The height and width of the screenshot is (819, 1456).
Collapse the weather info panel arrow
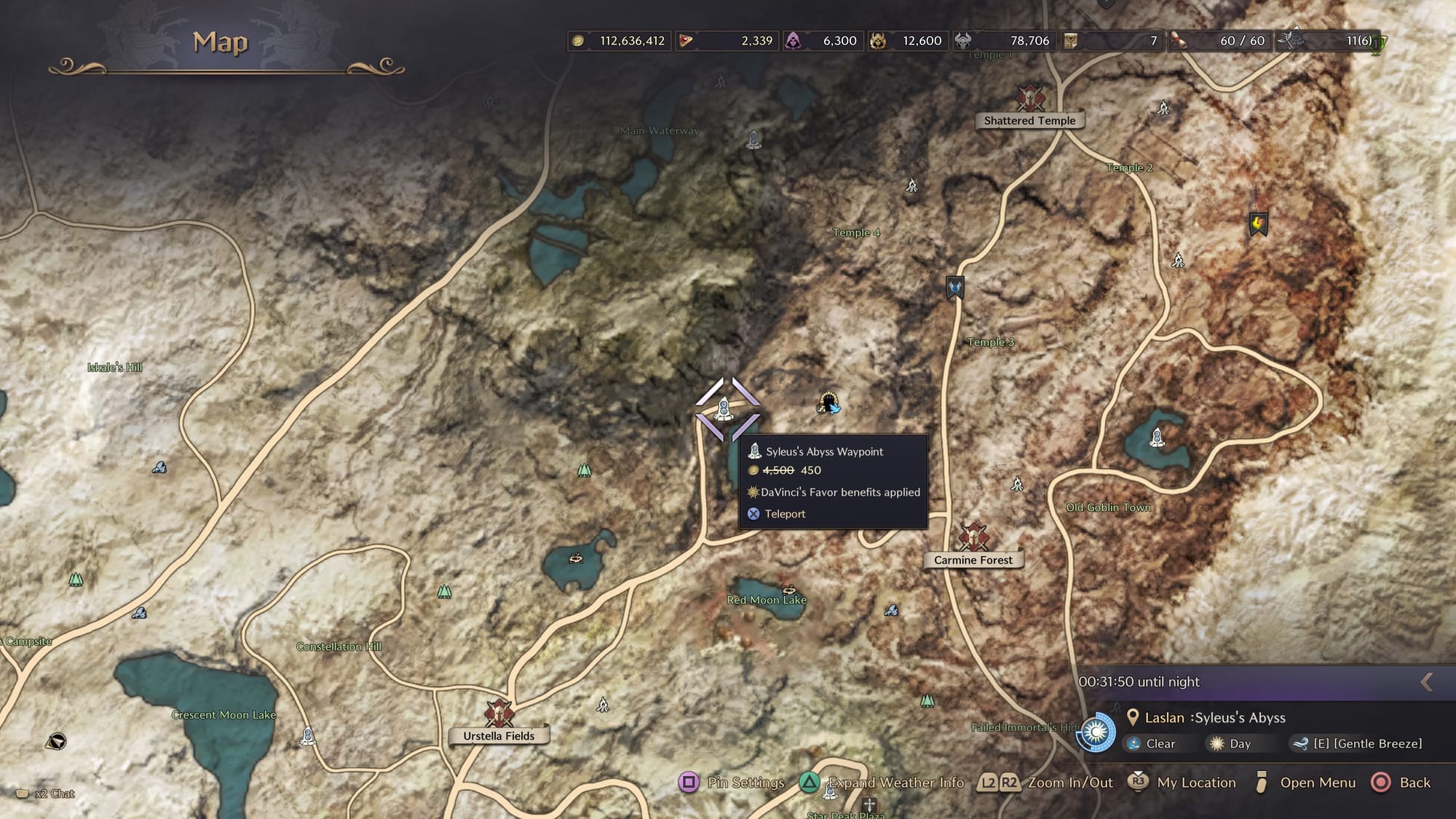point(1426,682)
